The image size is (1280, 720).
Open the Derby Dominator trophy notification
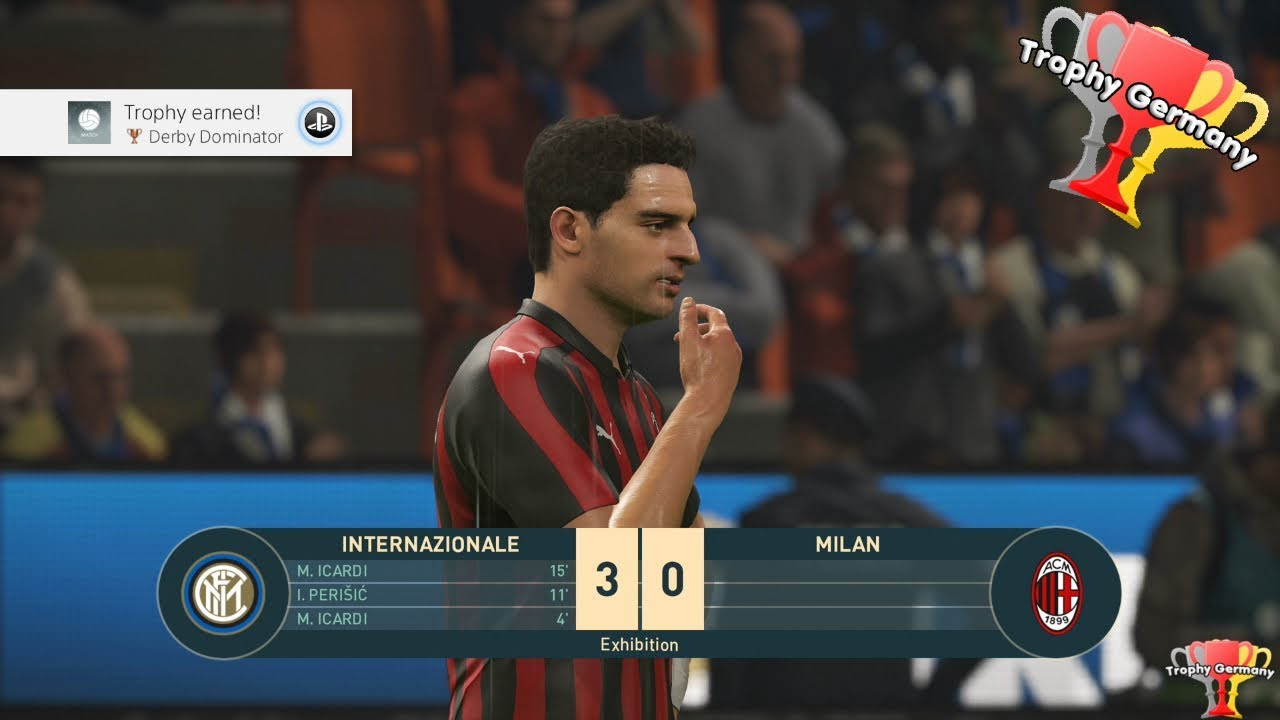pos(190,123)
